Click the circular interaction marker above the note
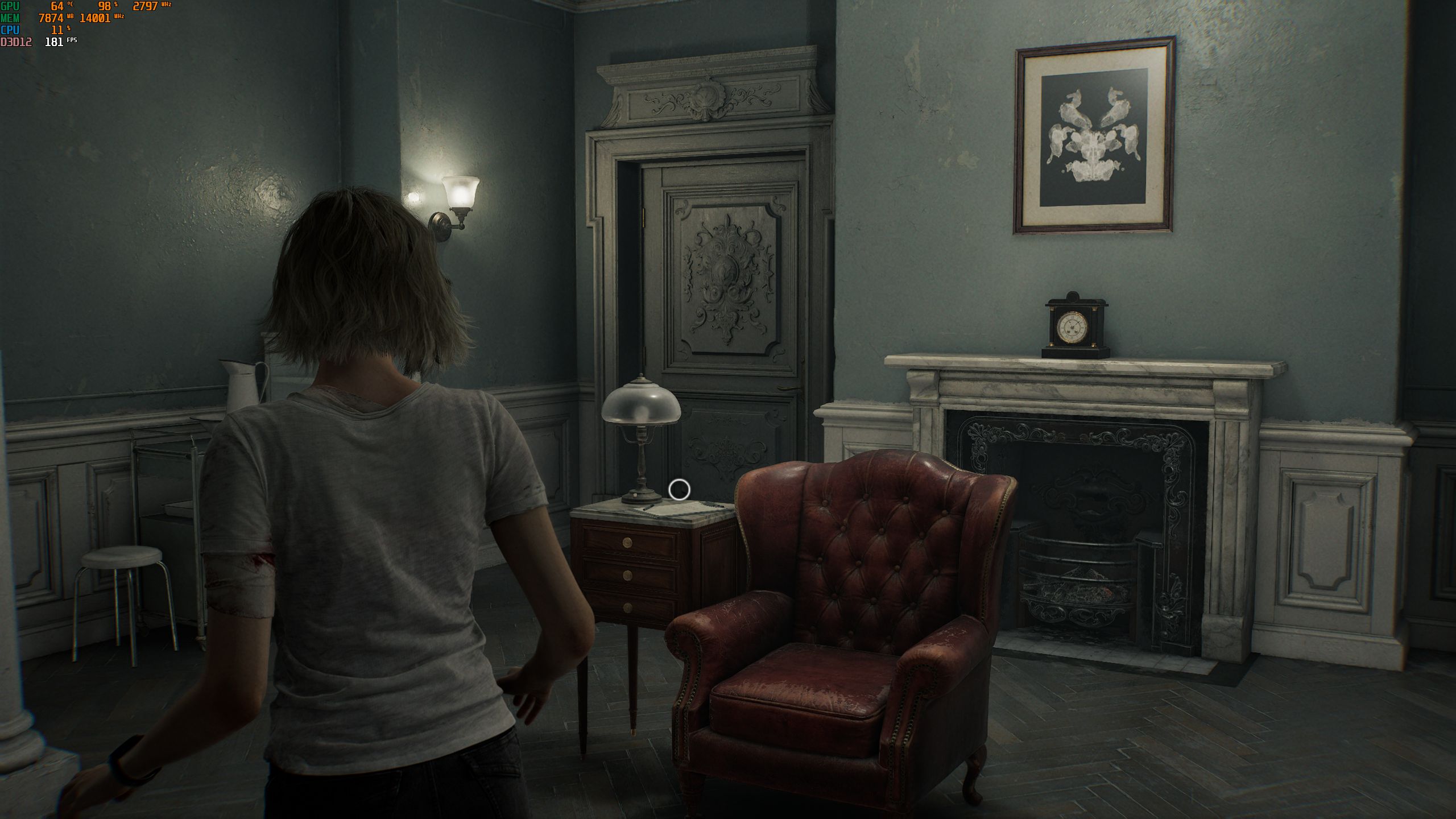The image size is (1456, 819). click(x=679, y=489)
